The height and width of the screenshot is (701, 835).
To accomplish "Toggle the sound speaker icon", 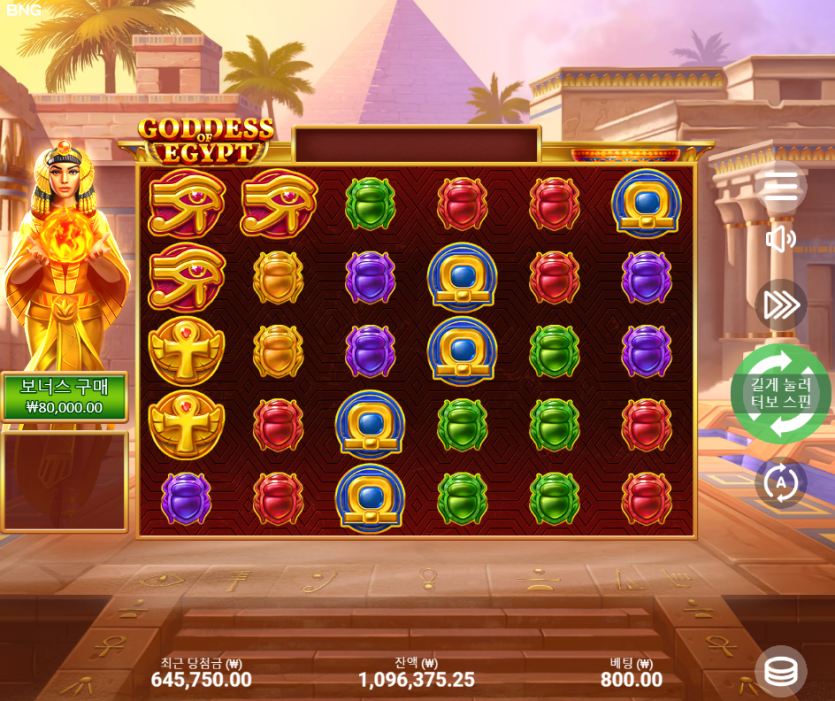I will pos(780,239).
